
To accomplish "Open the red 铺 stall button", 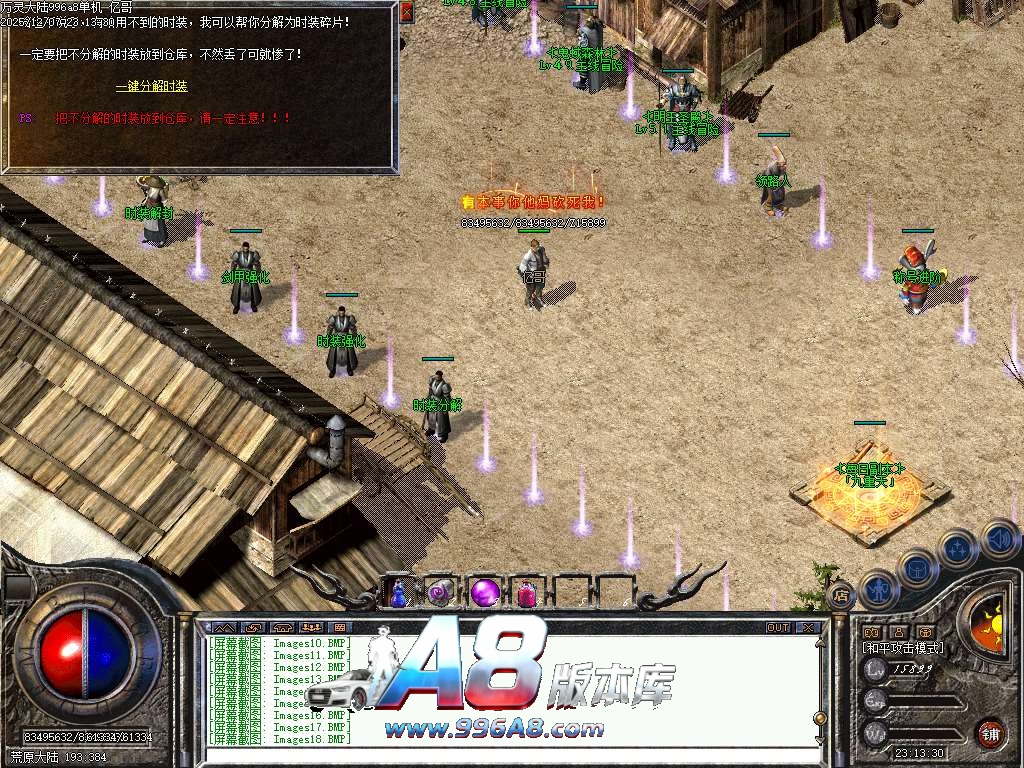I will (x=989, y=732).
